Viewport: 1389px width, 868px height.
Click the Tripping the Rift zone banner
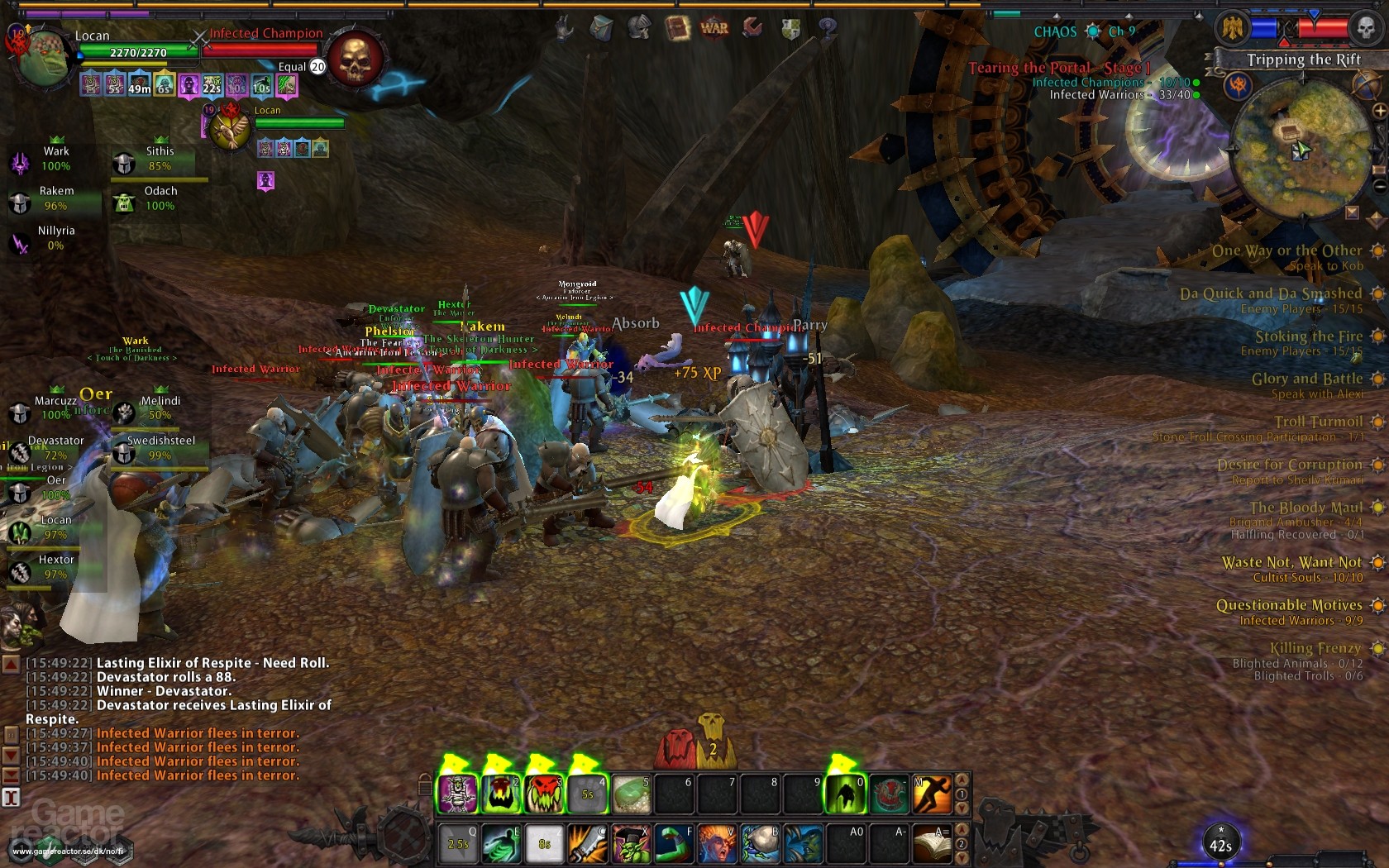coord(1305,59)
